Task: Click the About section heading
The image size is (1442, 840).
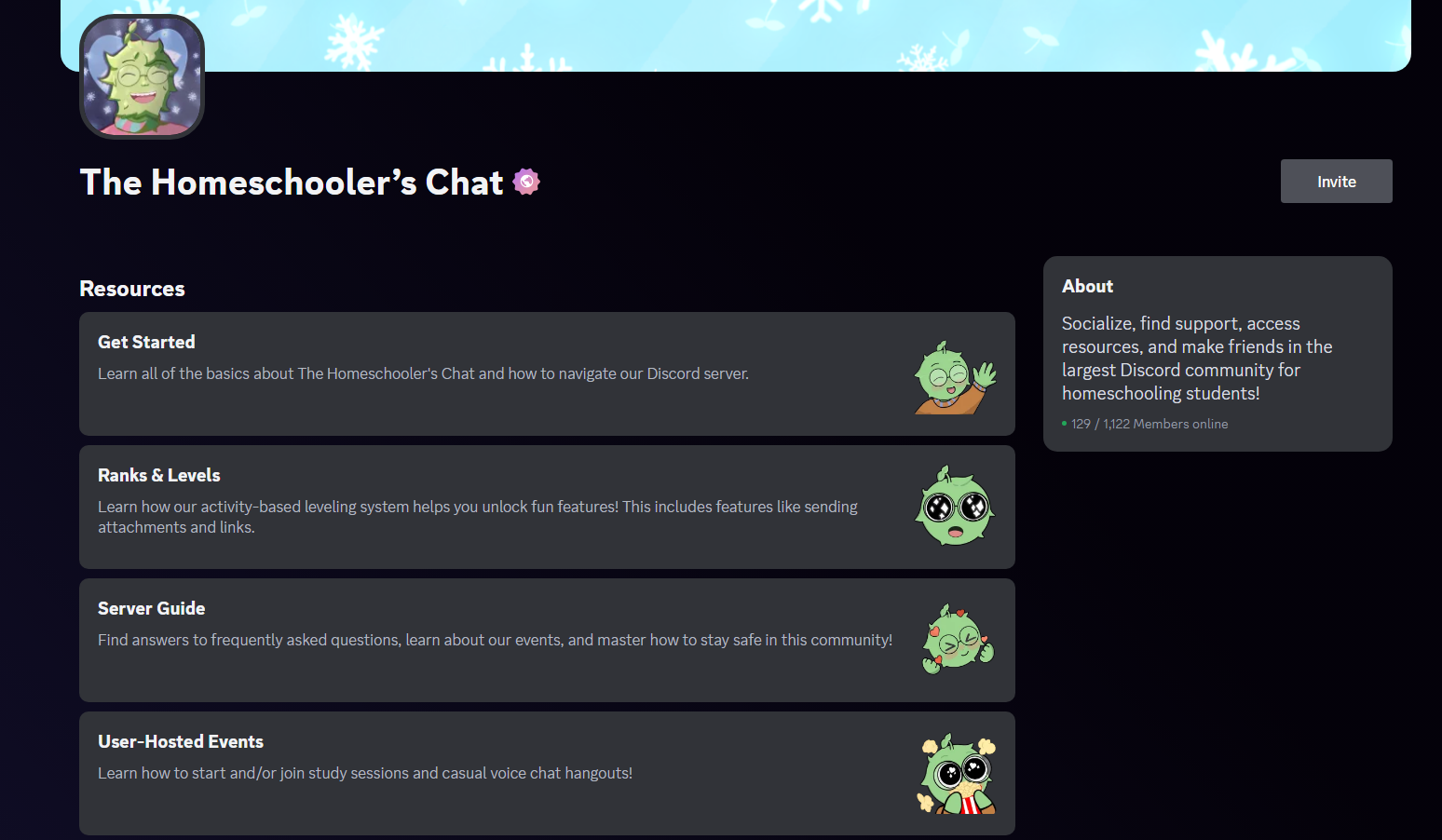Action: 1087,286
